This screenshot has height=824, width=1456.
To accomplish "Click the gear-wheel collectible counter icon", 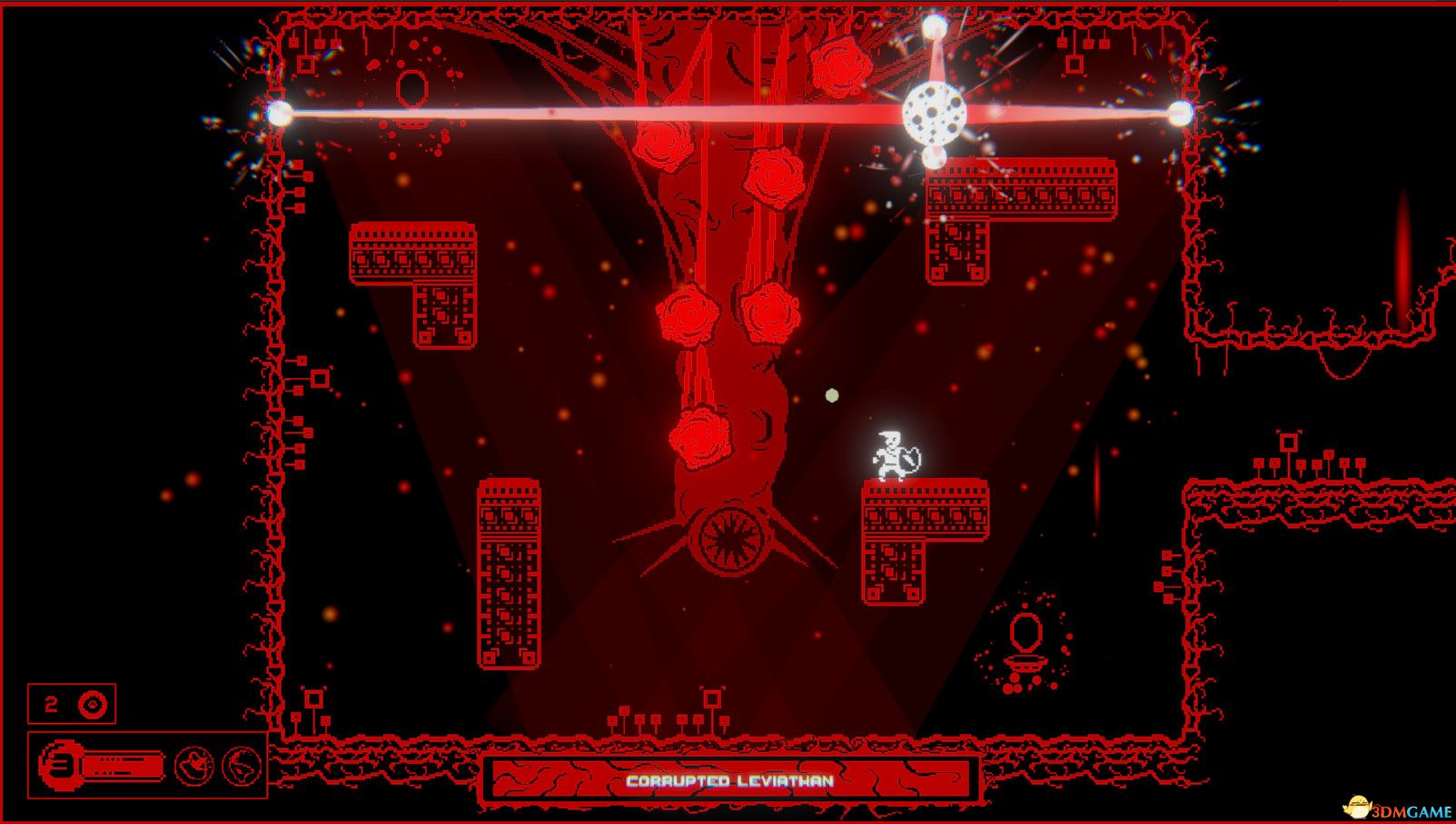I will (x=94, y=702).
